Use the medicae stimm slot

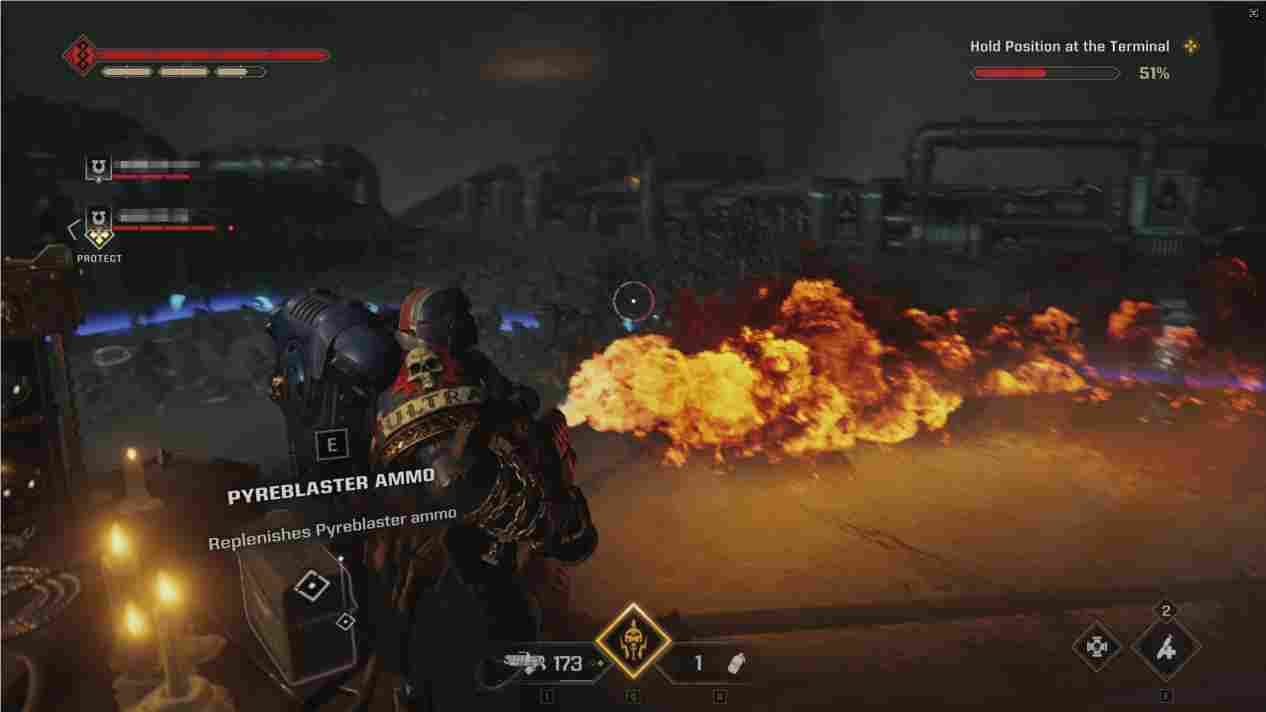[1165, 648]
